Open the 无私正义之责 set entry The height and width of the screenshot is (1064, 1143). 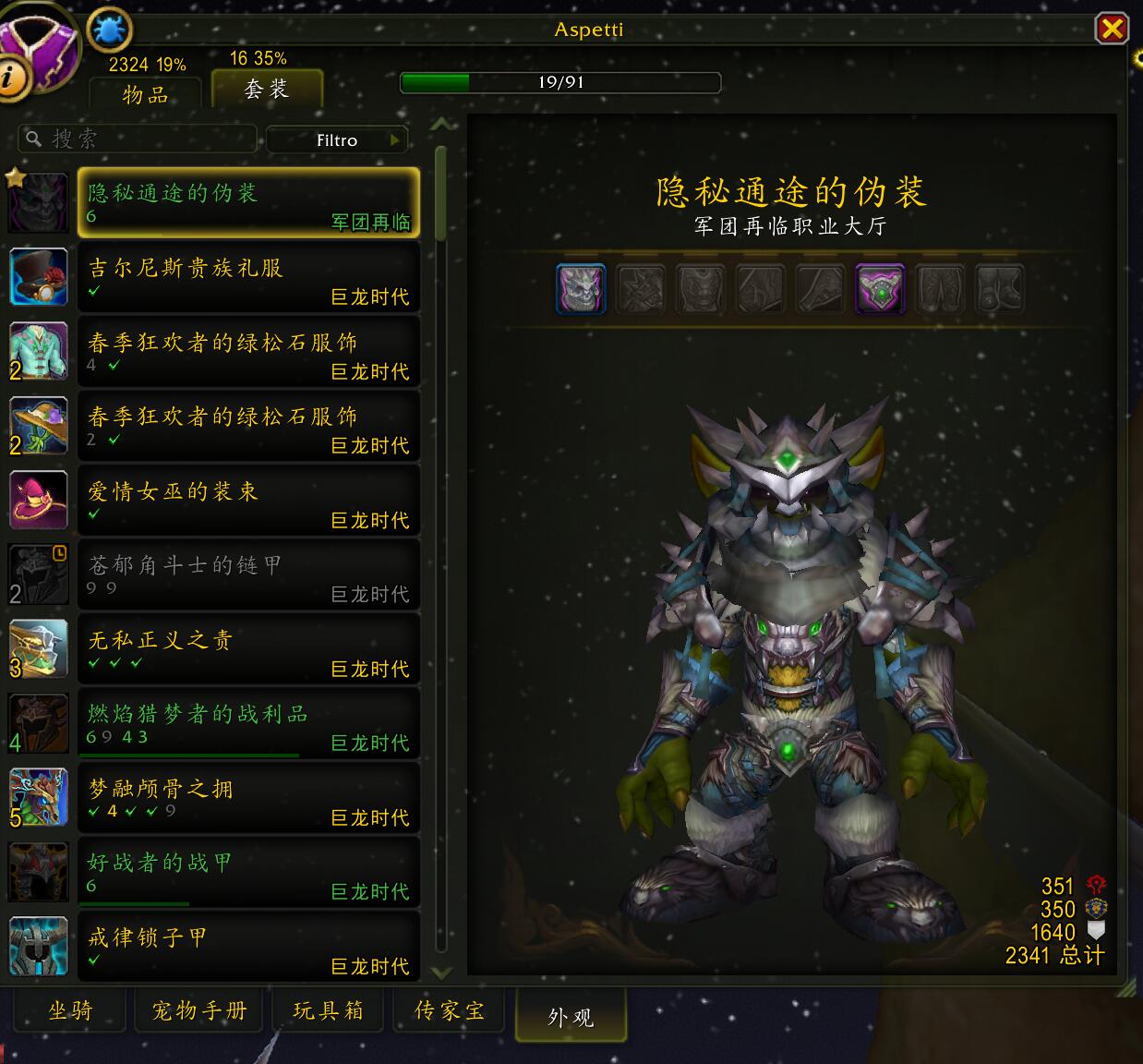(x=248, y=650)
